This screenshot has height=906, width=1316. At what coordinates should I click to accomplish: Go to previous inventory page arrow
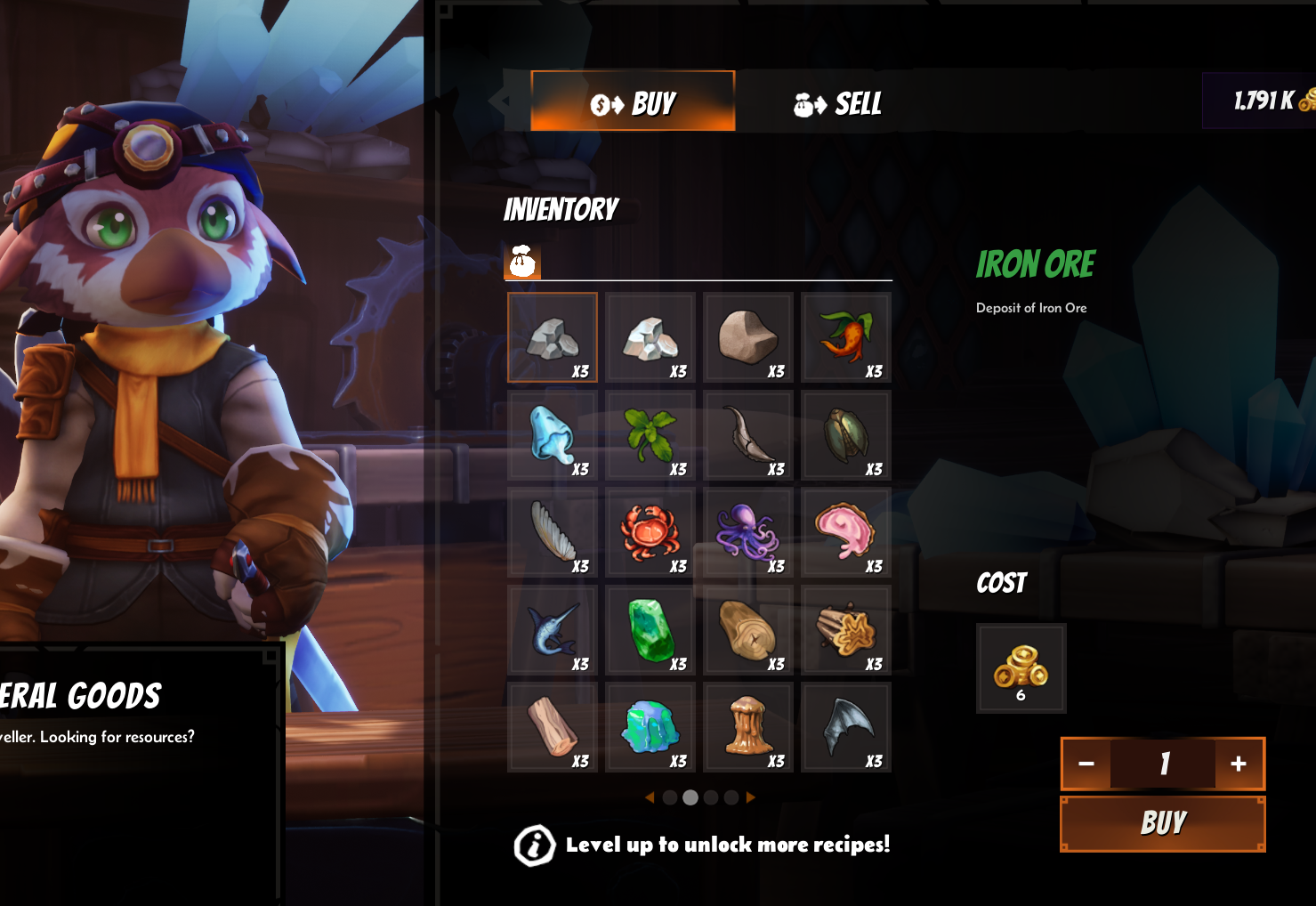point(650,797)
